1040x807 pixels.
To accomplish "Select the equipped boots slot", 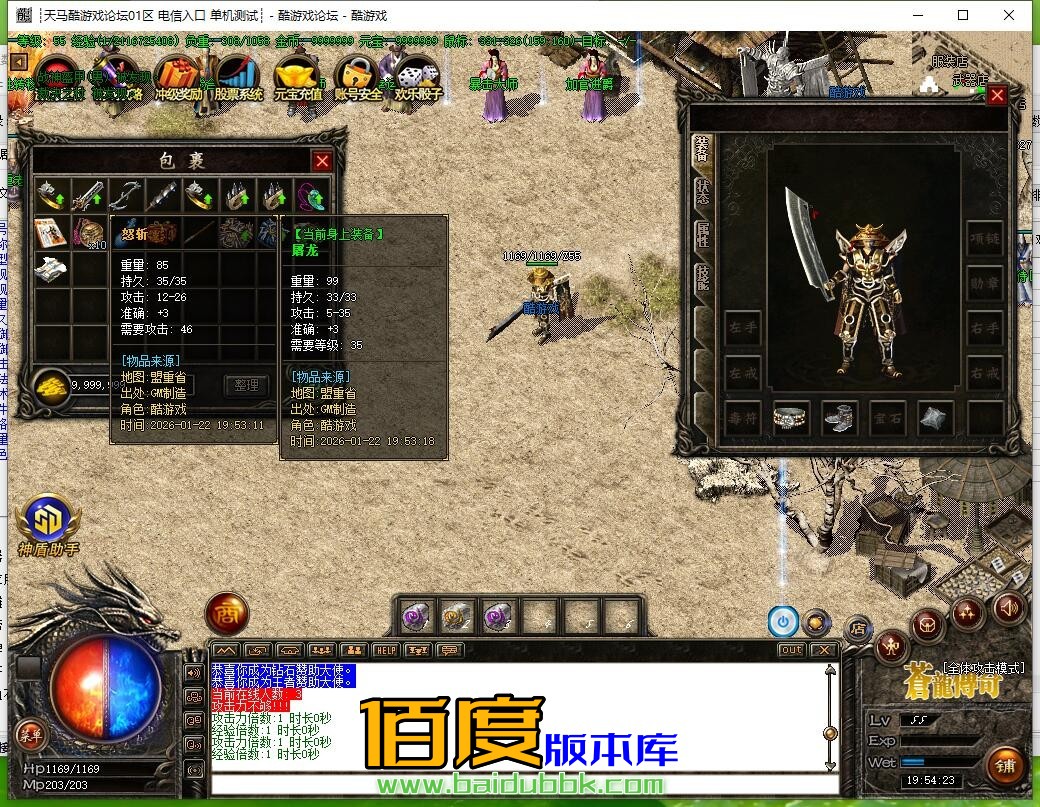I will point(839,418).
